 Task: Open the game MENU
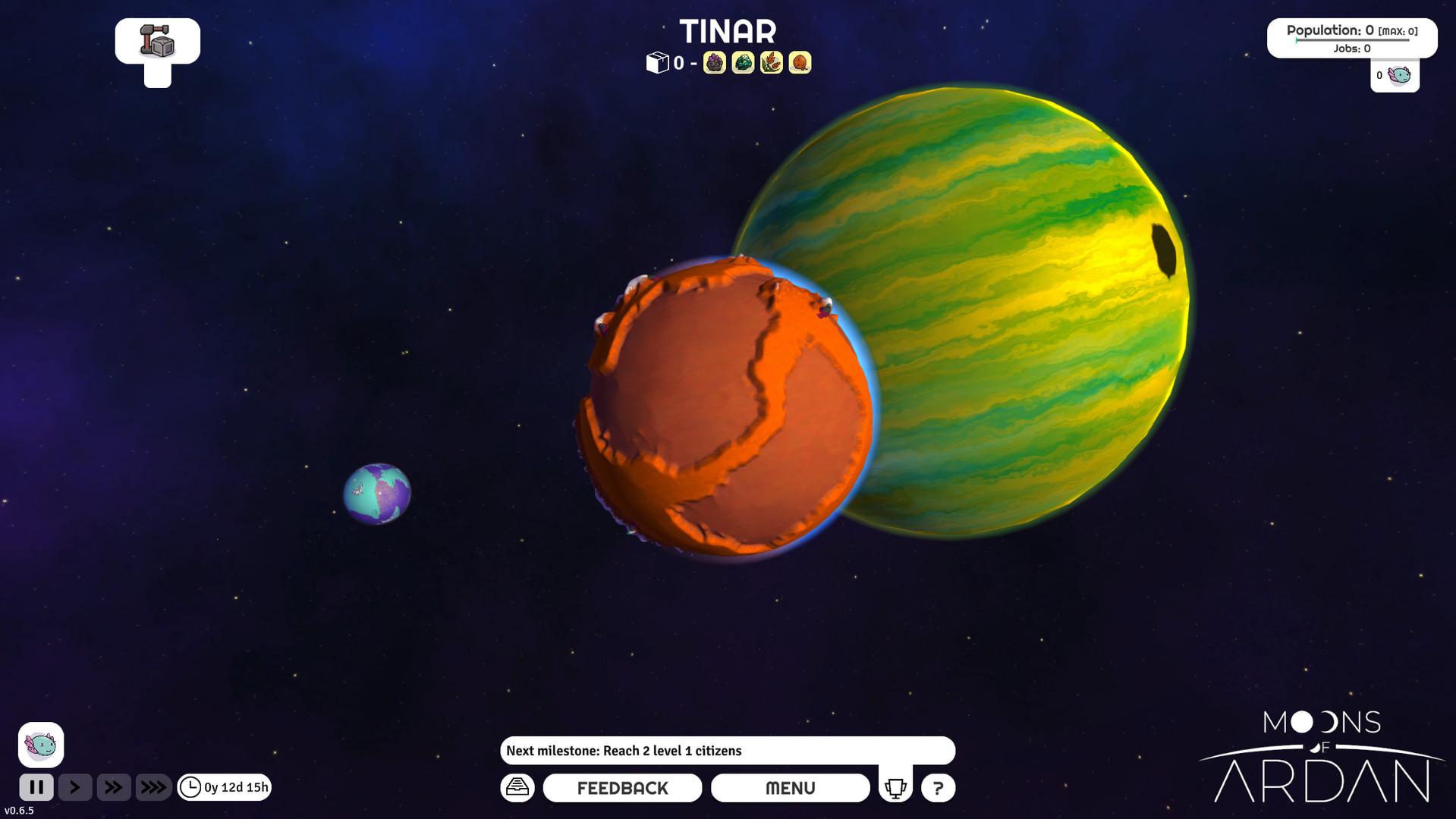point(790,788)
